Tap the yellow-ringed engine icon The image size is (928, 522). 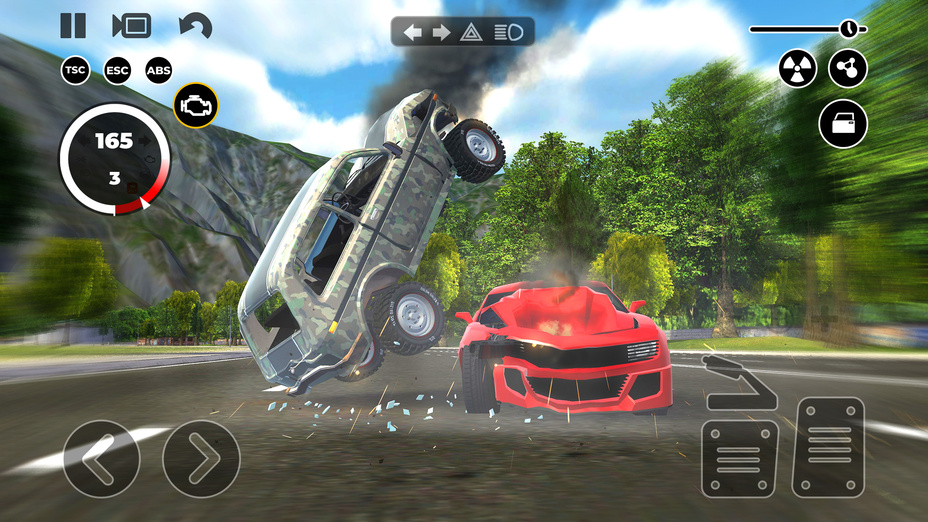pyautogui.click(x=196, y=105)
